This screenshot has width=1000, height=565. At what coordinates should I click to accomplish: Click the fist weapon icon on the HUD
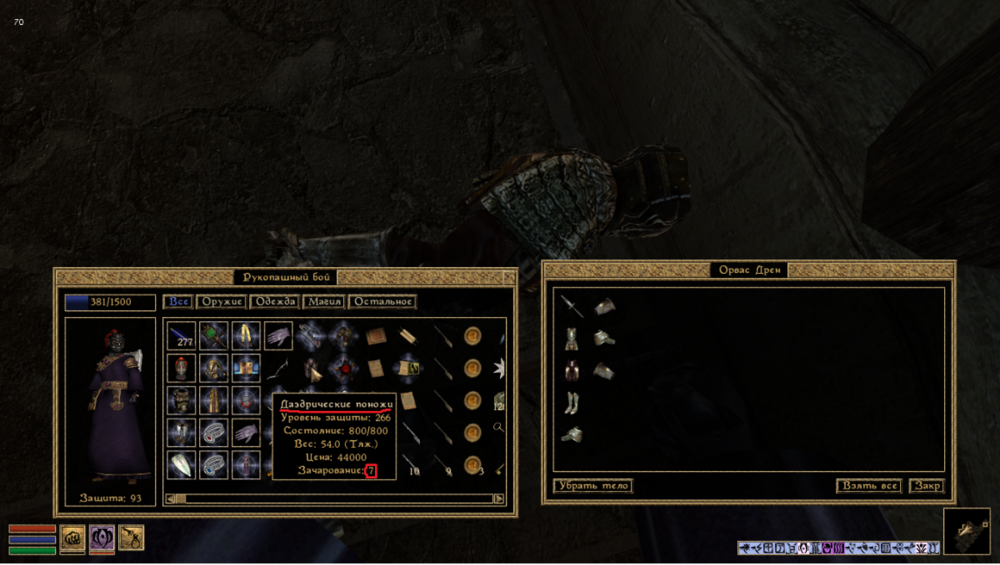click(x=72, y=538)
